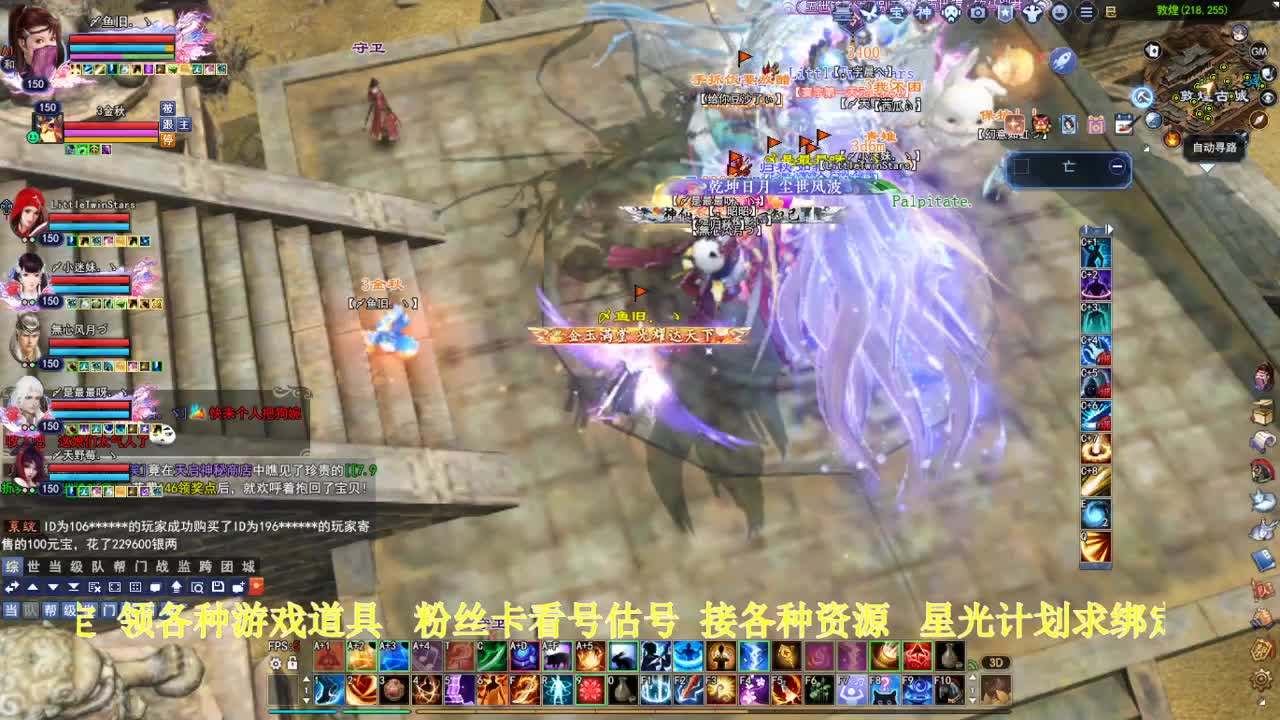Switch to the 战 chat tab

(x=161, y=565)
